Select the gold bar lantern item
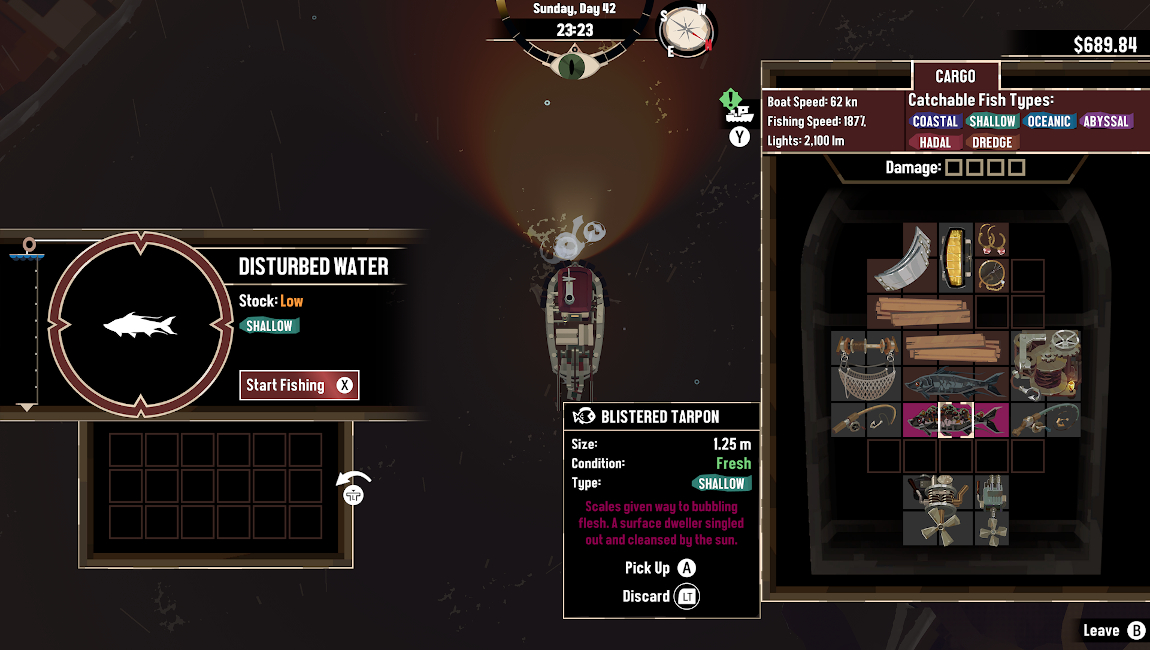This screenshot has width=1150, height=650. [955, 258]
